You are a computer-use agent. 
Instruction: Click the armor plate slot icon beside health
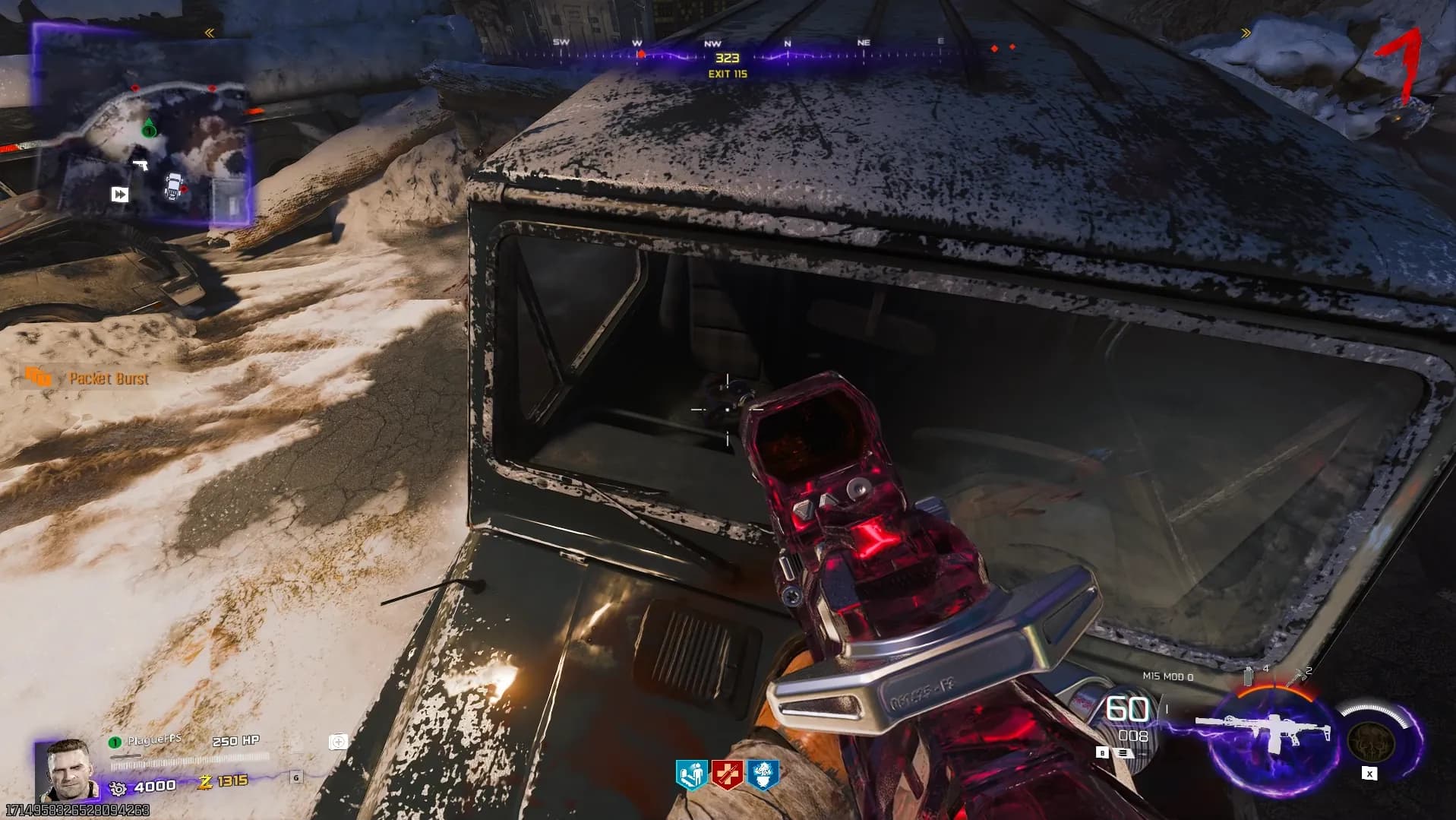(x=338, y=742)
